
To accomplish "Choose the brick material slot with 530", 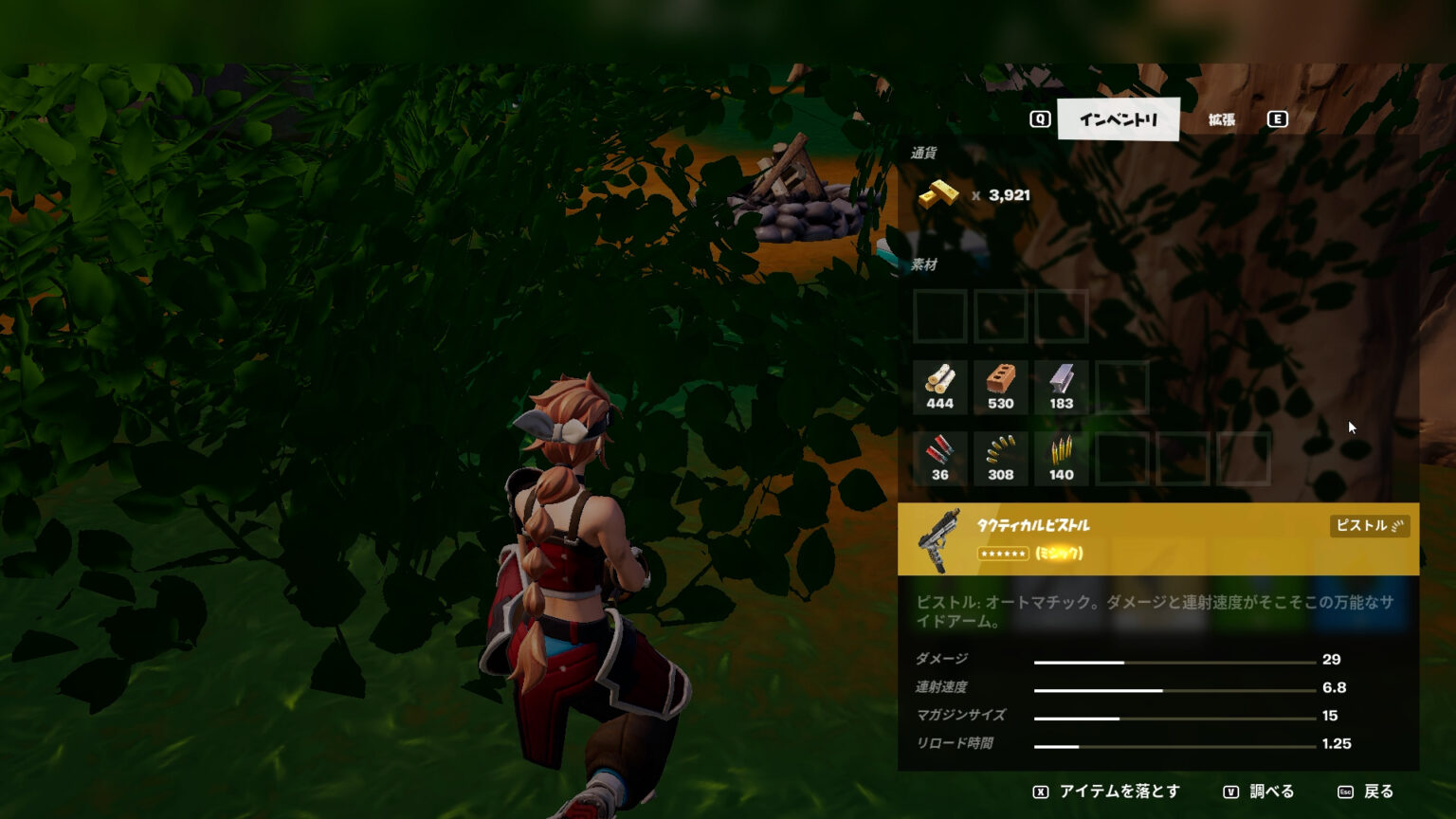I will pyautogui.click(x=1001, y=388).
